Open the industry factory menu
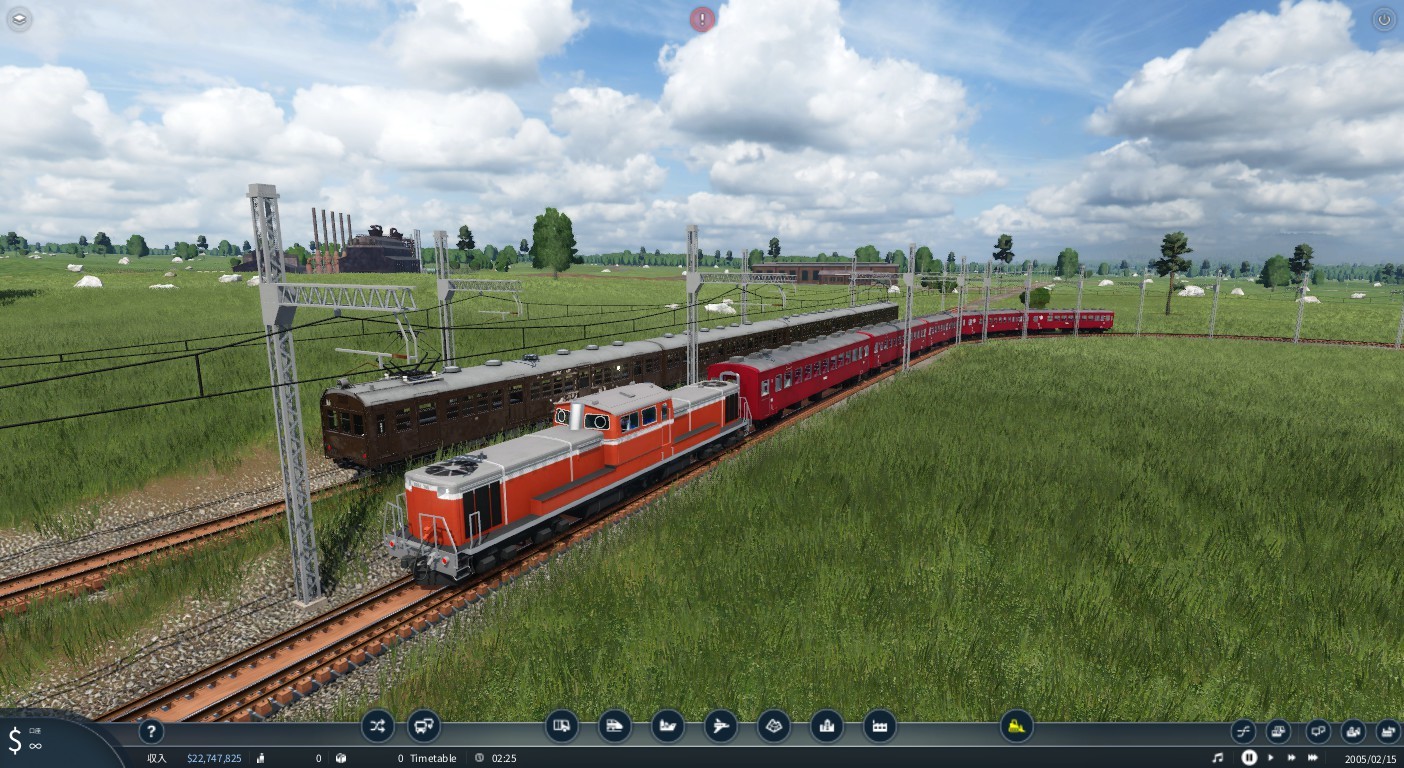Image resolution: width=1404 pixels, height=768 pixels. (x=879, y=725)
